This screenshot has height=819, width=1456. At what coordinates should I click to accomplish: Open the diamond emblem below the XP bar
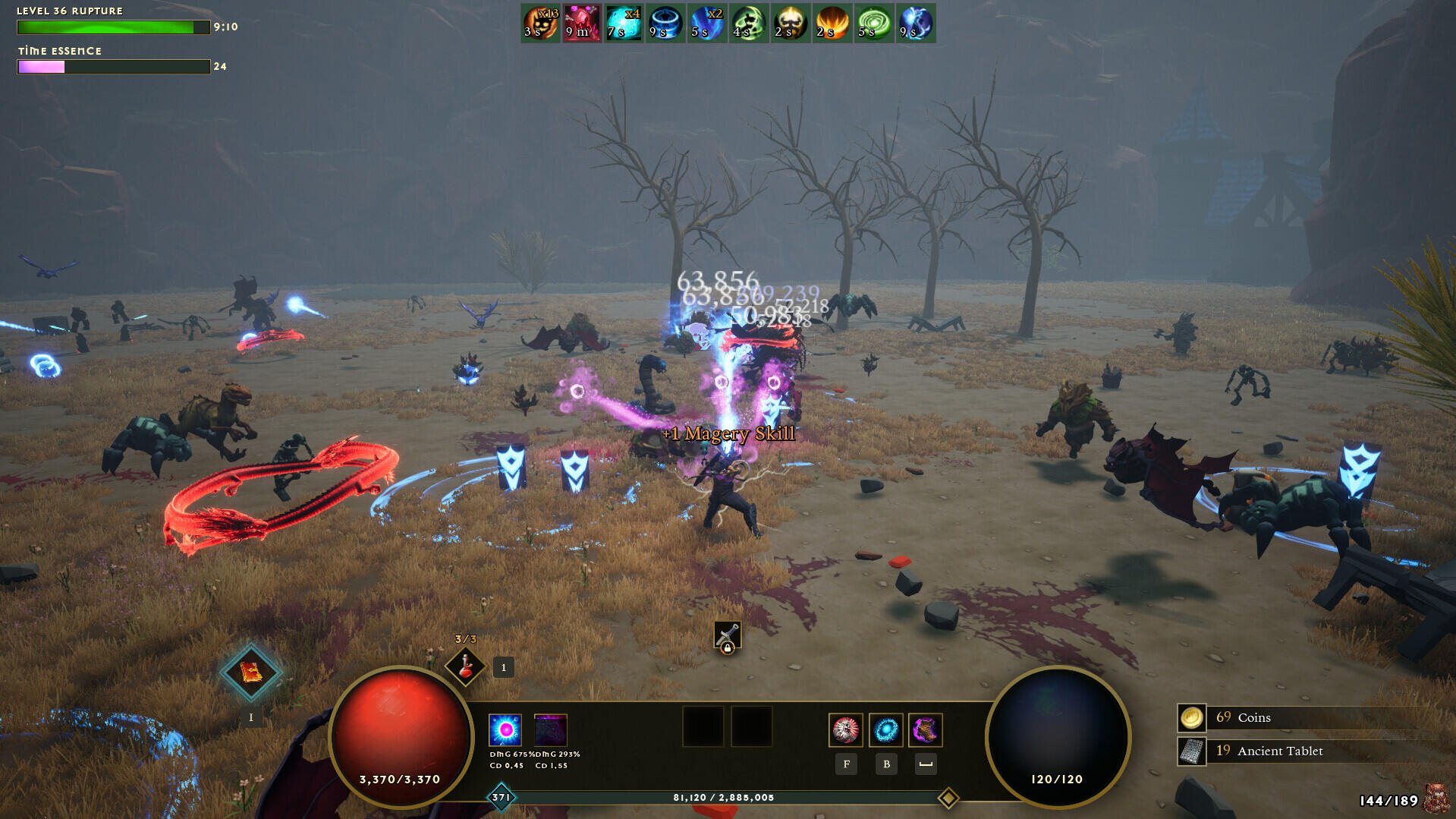[x=948, y=798]
